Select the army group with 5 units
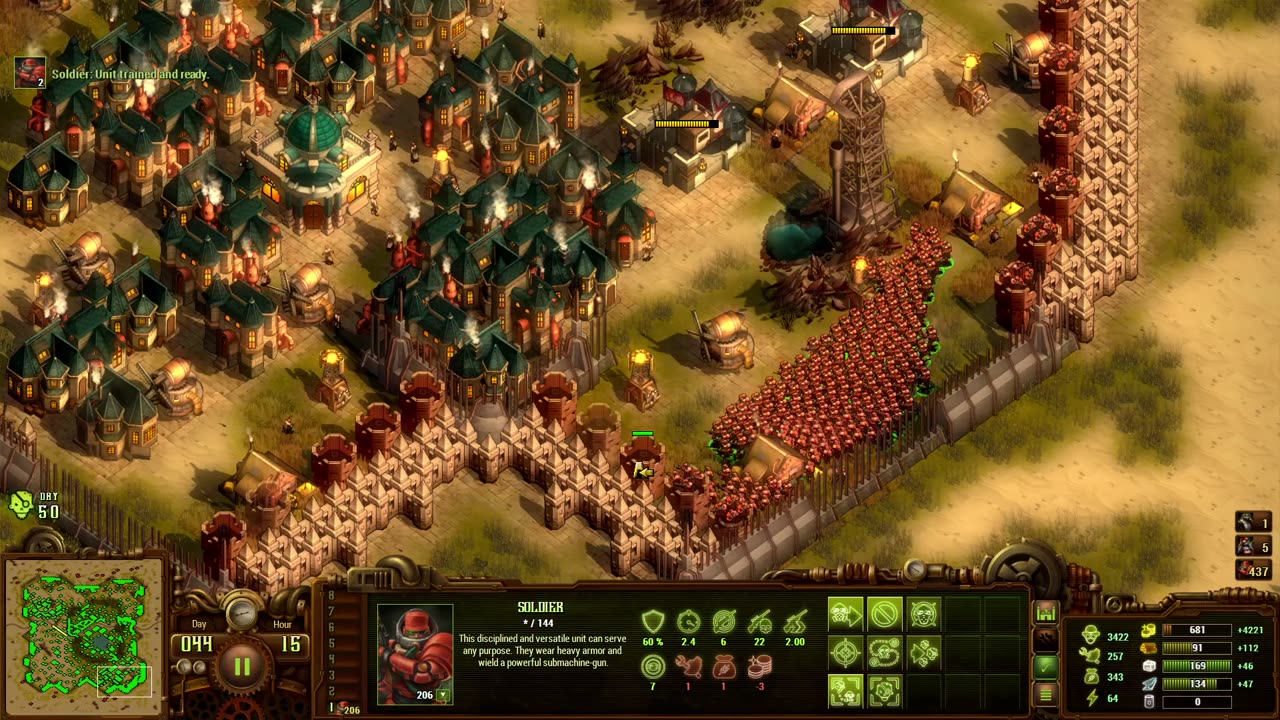Screen dimensions: 1280x720 tap(1253, 546)
